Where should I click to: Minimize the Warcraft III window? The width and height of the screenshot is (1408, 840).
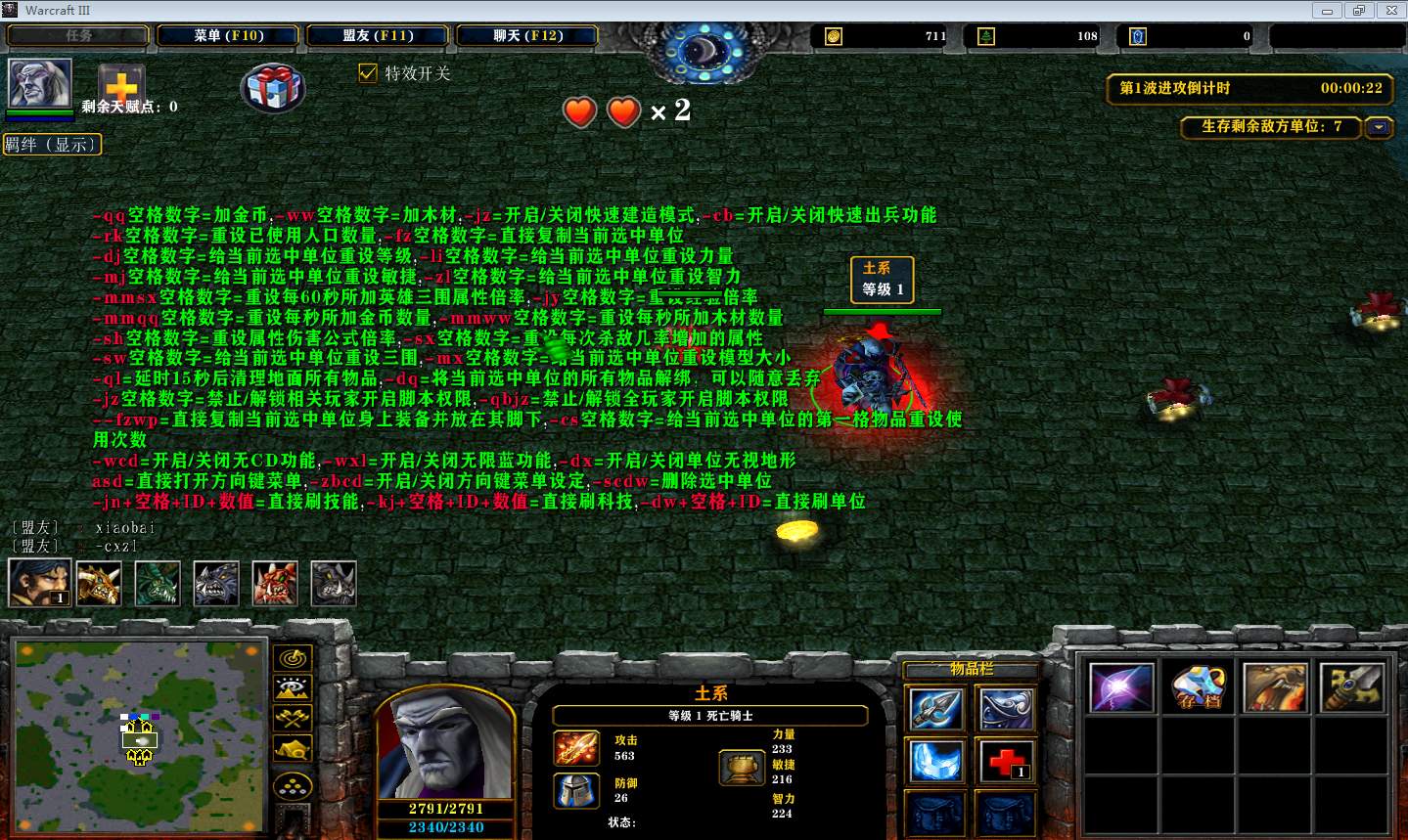[1329, 10]
